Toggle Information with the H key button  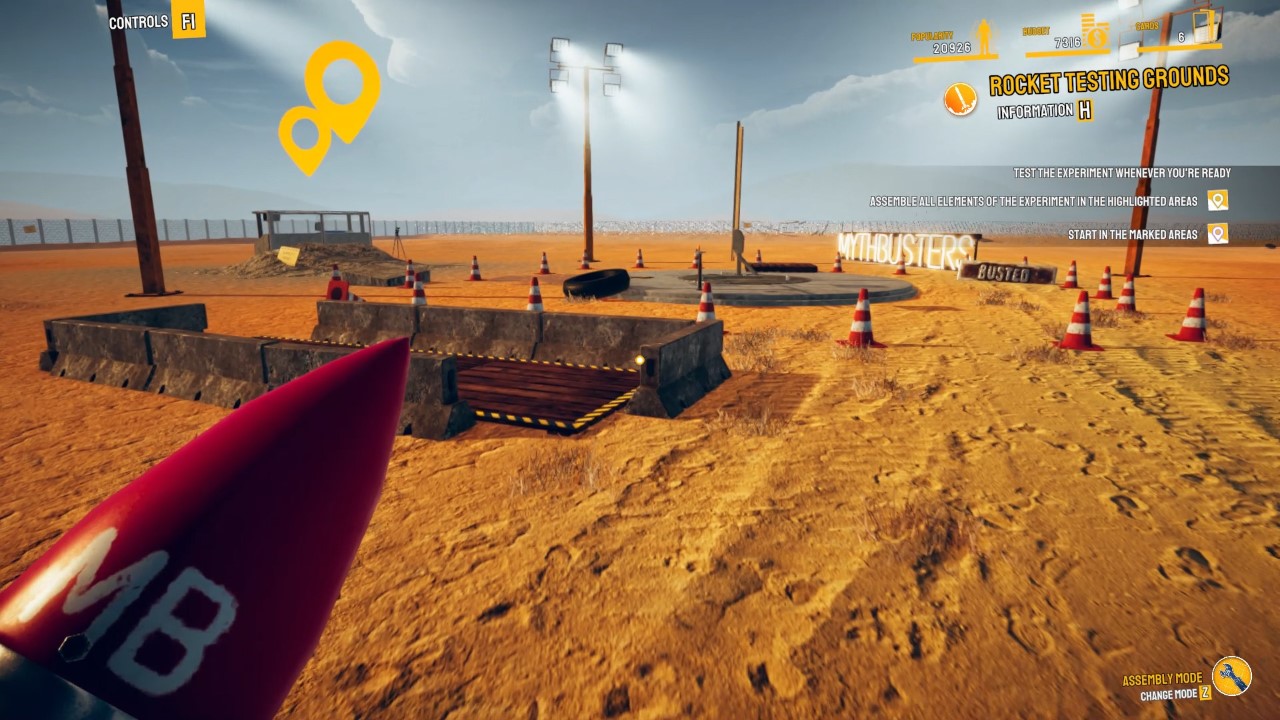coord(1086,111)
